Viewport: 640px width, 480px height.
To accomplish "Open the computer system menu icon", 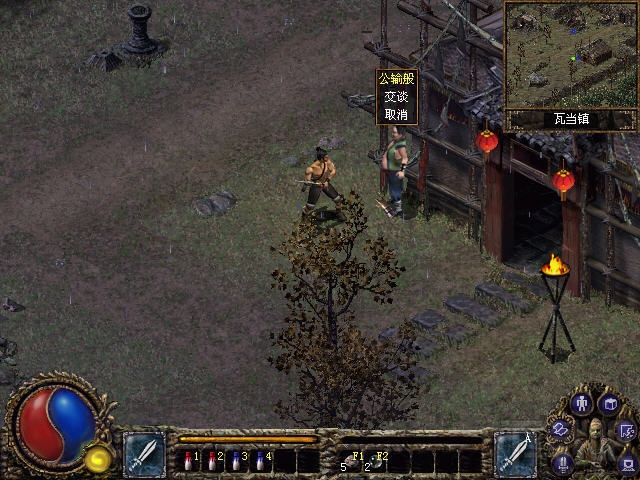I will tap(627, 462).
